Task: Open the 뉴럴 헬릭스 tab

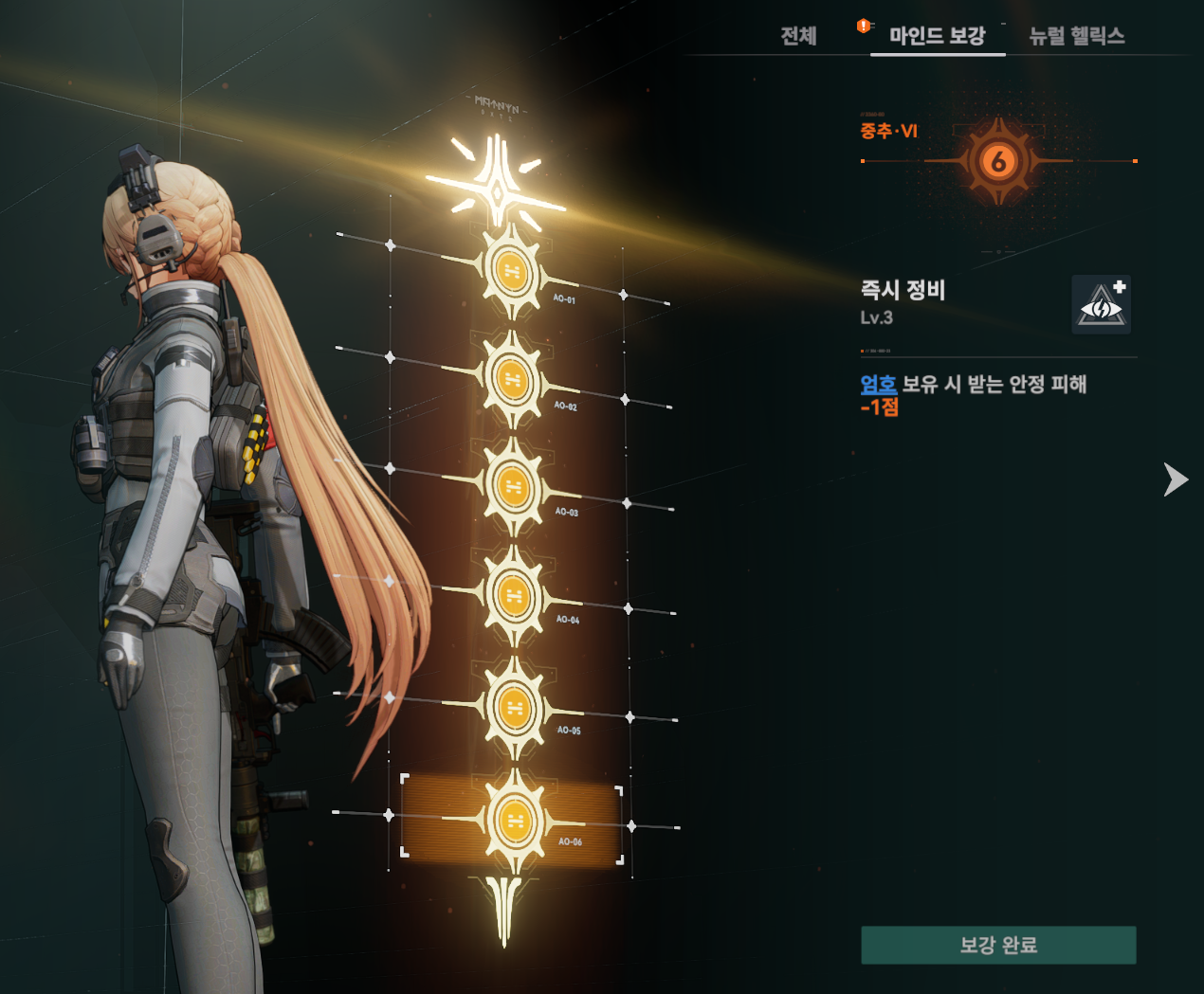Action: pyautogui.click(x=1077, y=36)
